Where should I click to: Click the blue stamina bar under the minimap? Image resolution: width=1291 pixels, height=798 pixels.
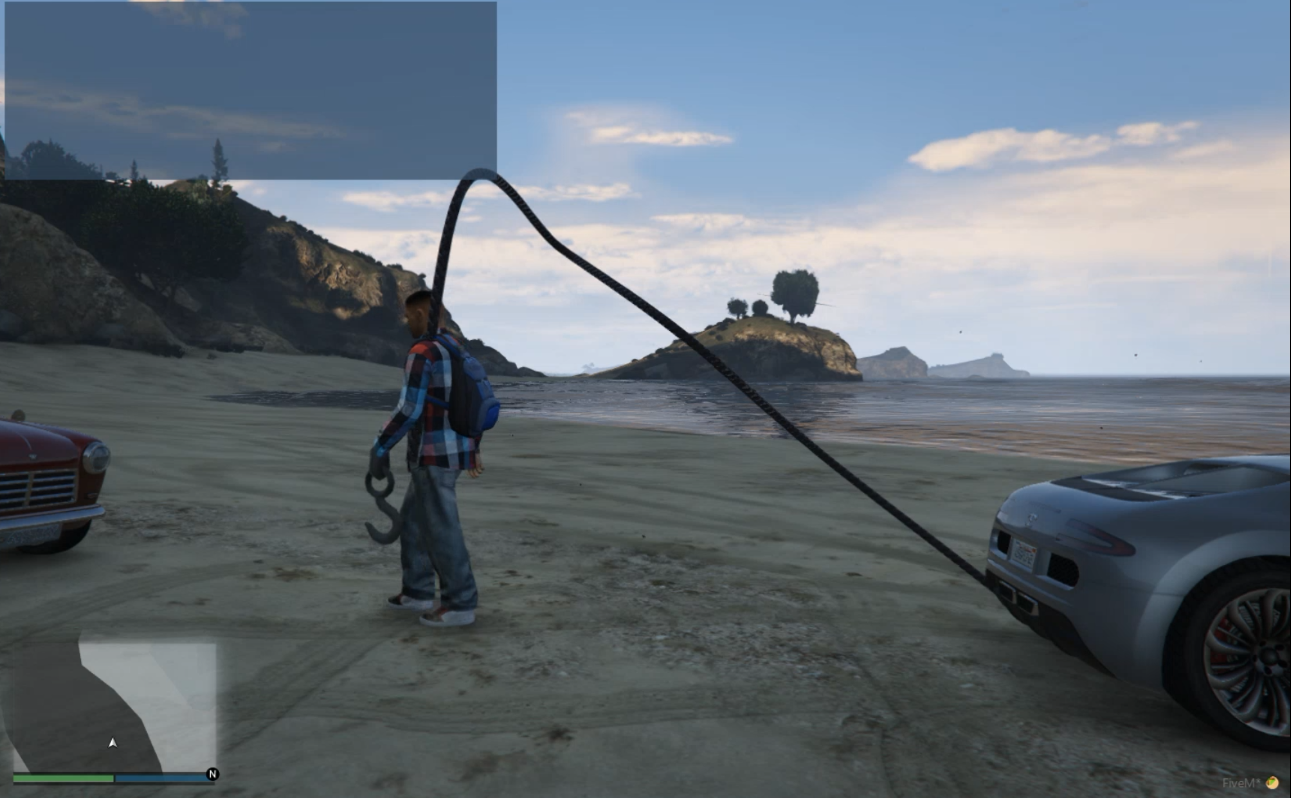(x=160, y=776)
